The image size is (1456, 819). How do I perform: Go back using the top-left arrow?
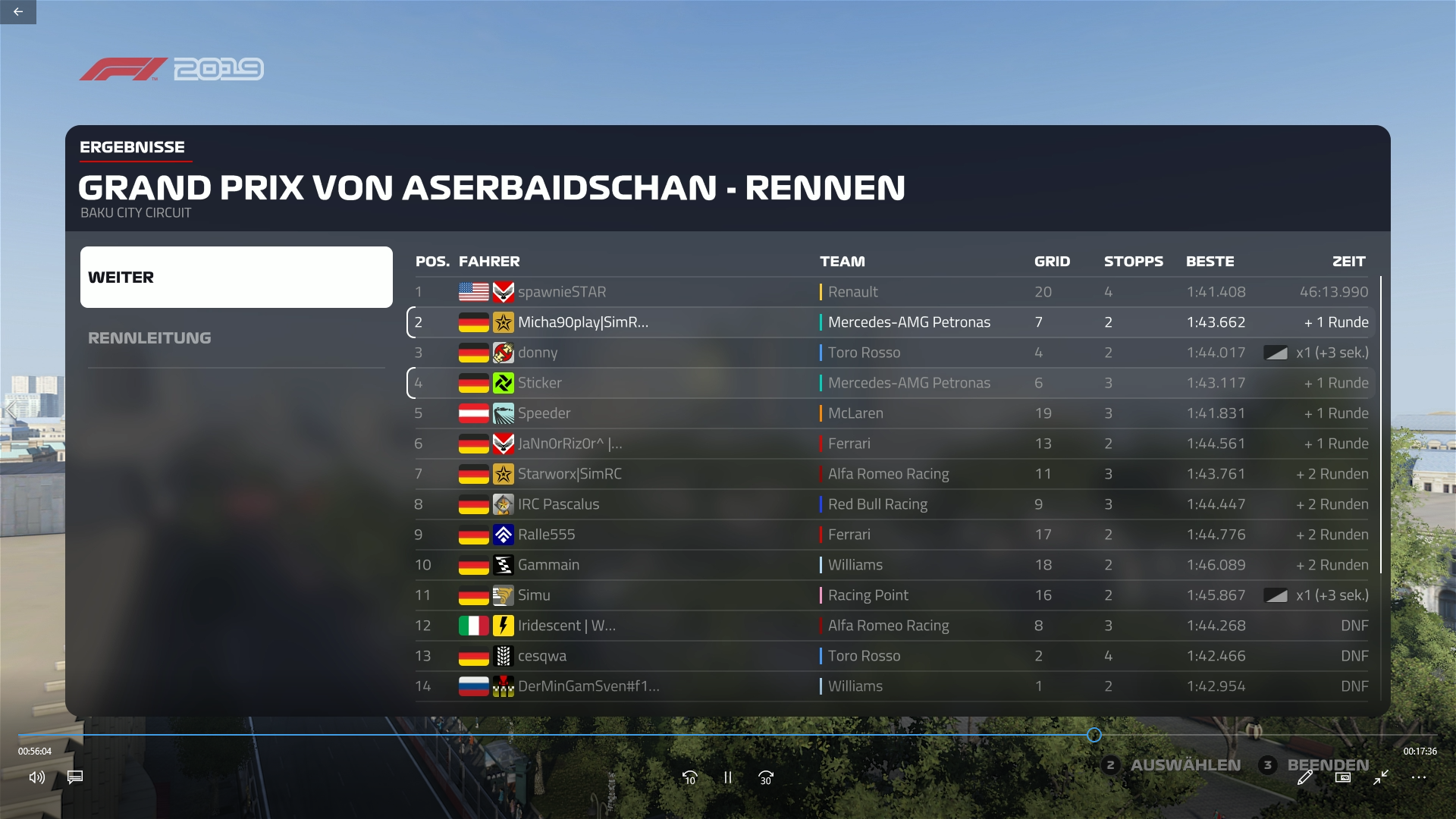tap(18, 12)
